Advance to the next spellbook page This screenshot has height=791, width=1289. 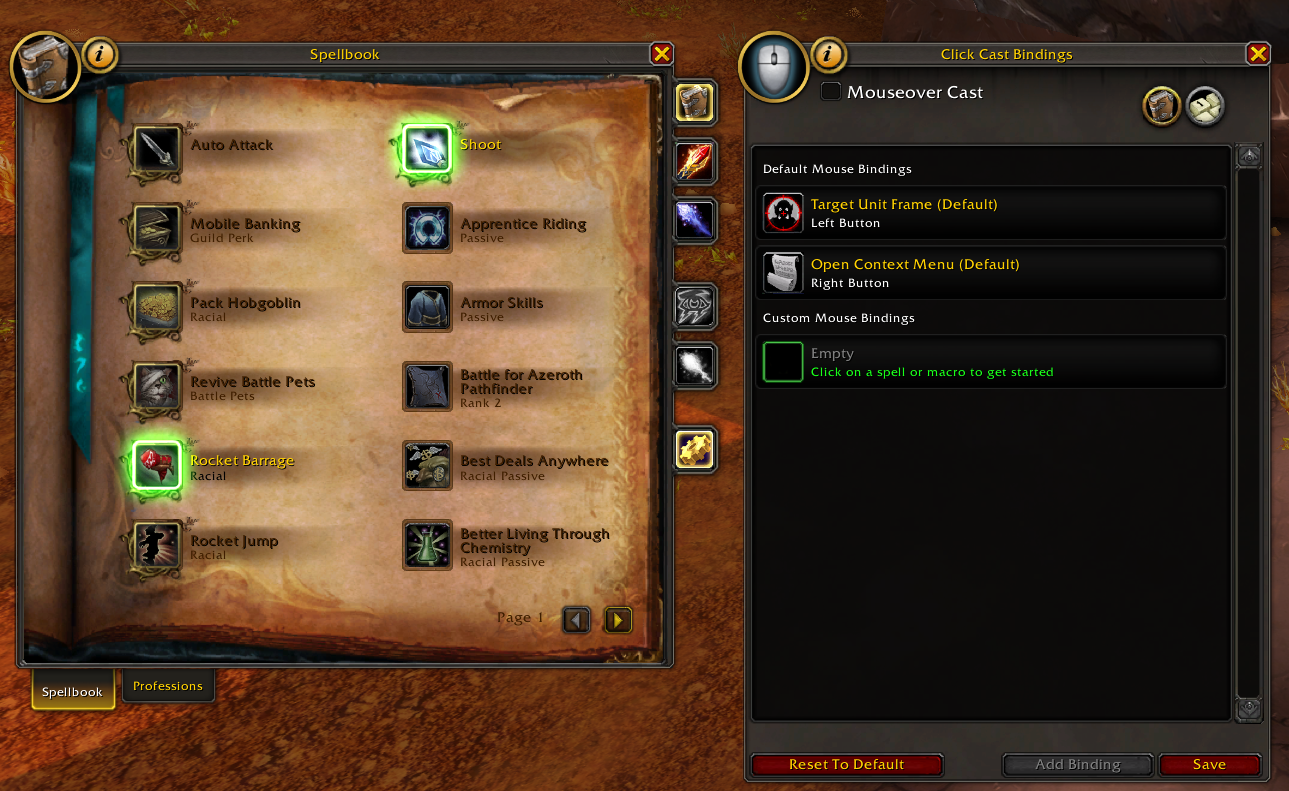point(617,620)
